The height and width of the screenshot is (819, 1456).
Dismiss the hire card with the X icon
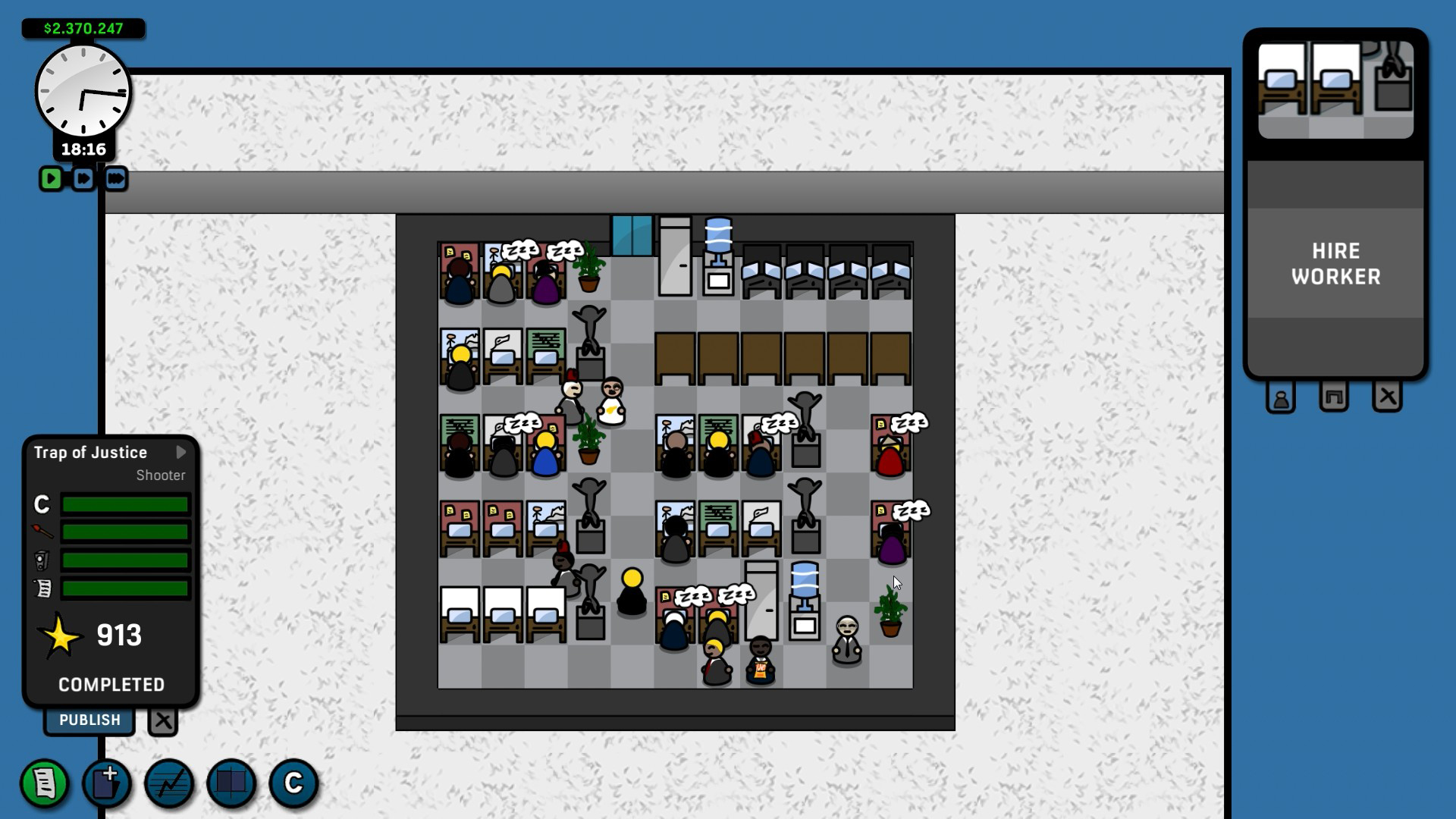coord(1389,396)
